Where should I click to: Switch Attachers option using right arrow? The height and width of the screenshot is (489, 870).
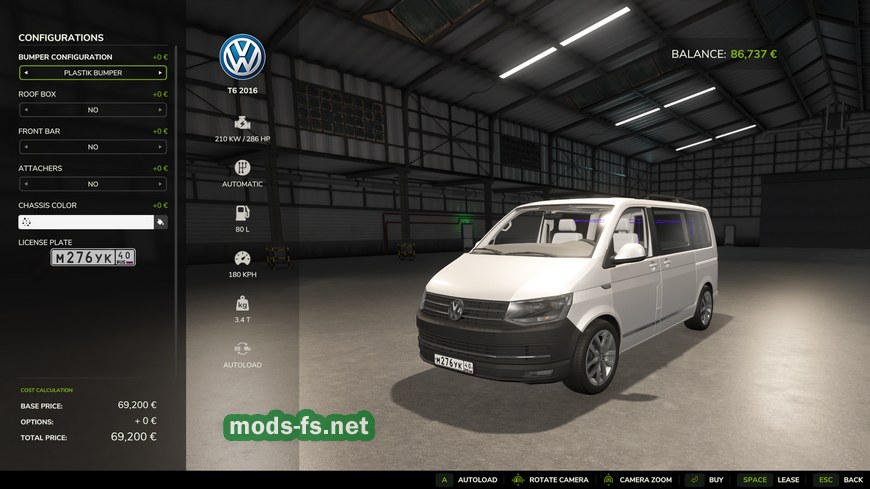pyautogui.click(x=160, y=184)
